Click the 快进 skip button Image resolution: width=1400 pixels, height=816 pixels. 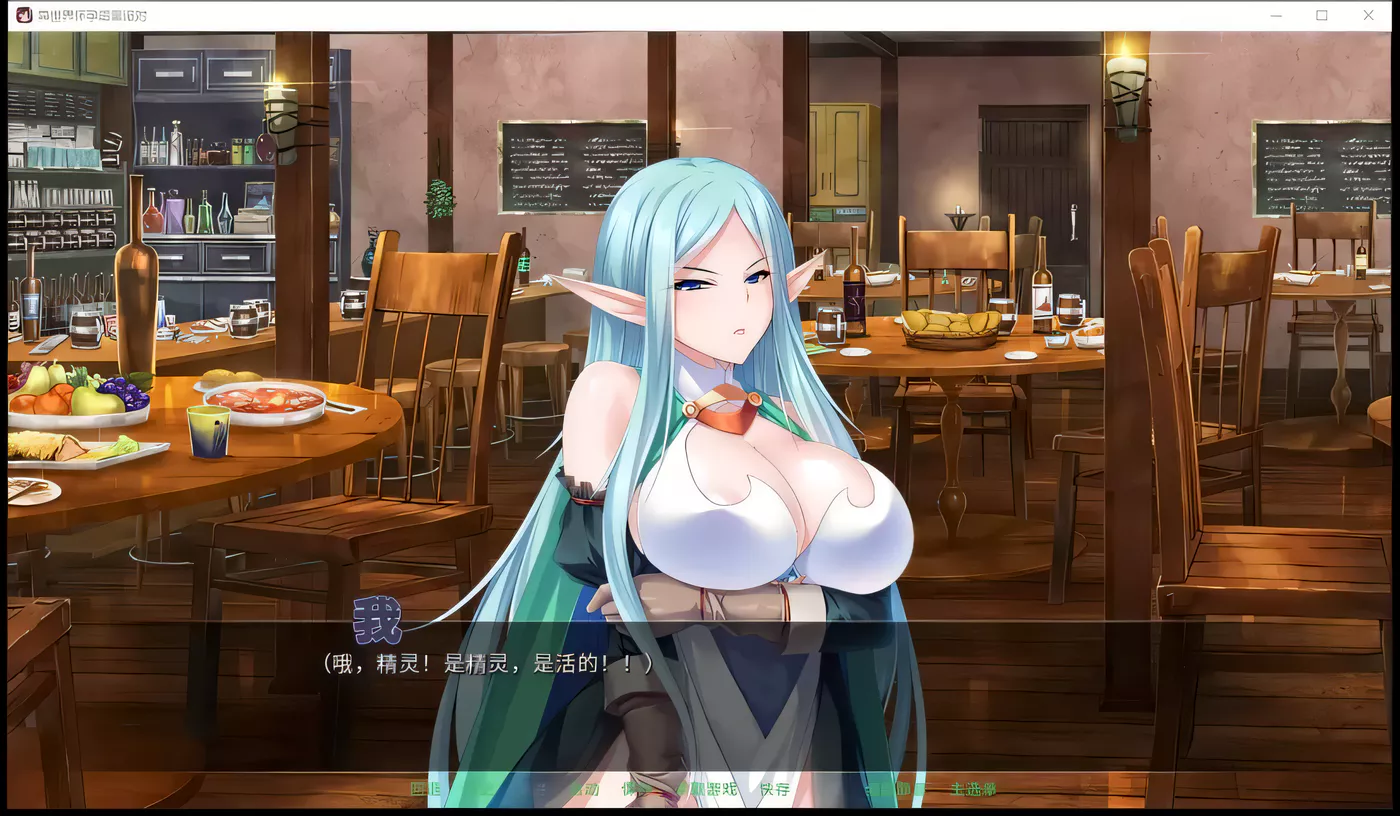pyautogui.click(x=637, y=789)
